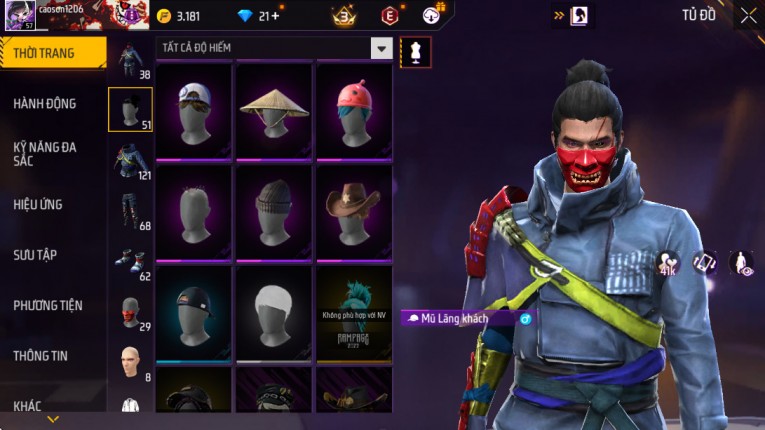The height and width of the screenshot is (430, 765).
Task: Select the conical straw hat item
Action: [274, 109]
